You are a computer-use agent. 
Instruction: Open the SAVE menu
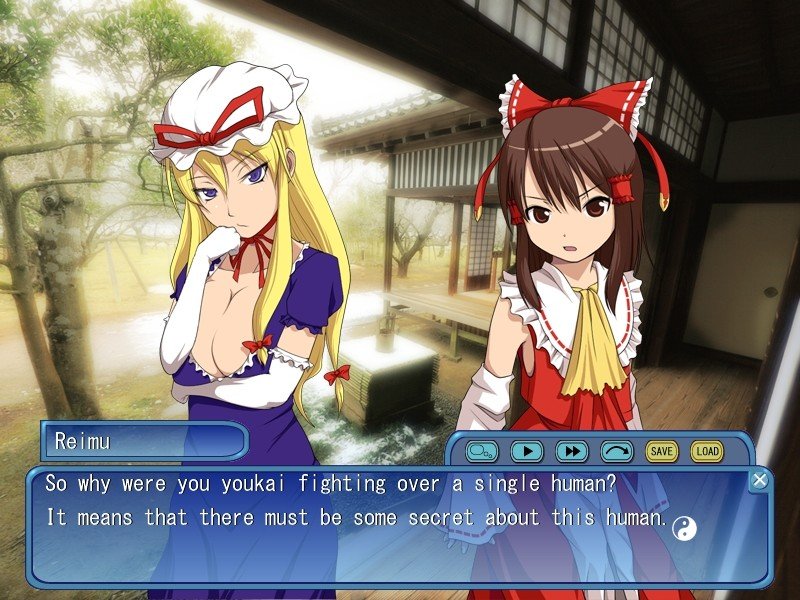tap(661, 451)
